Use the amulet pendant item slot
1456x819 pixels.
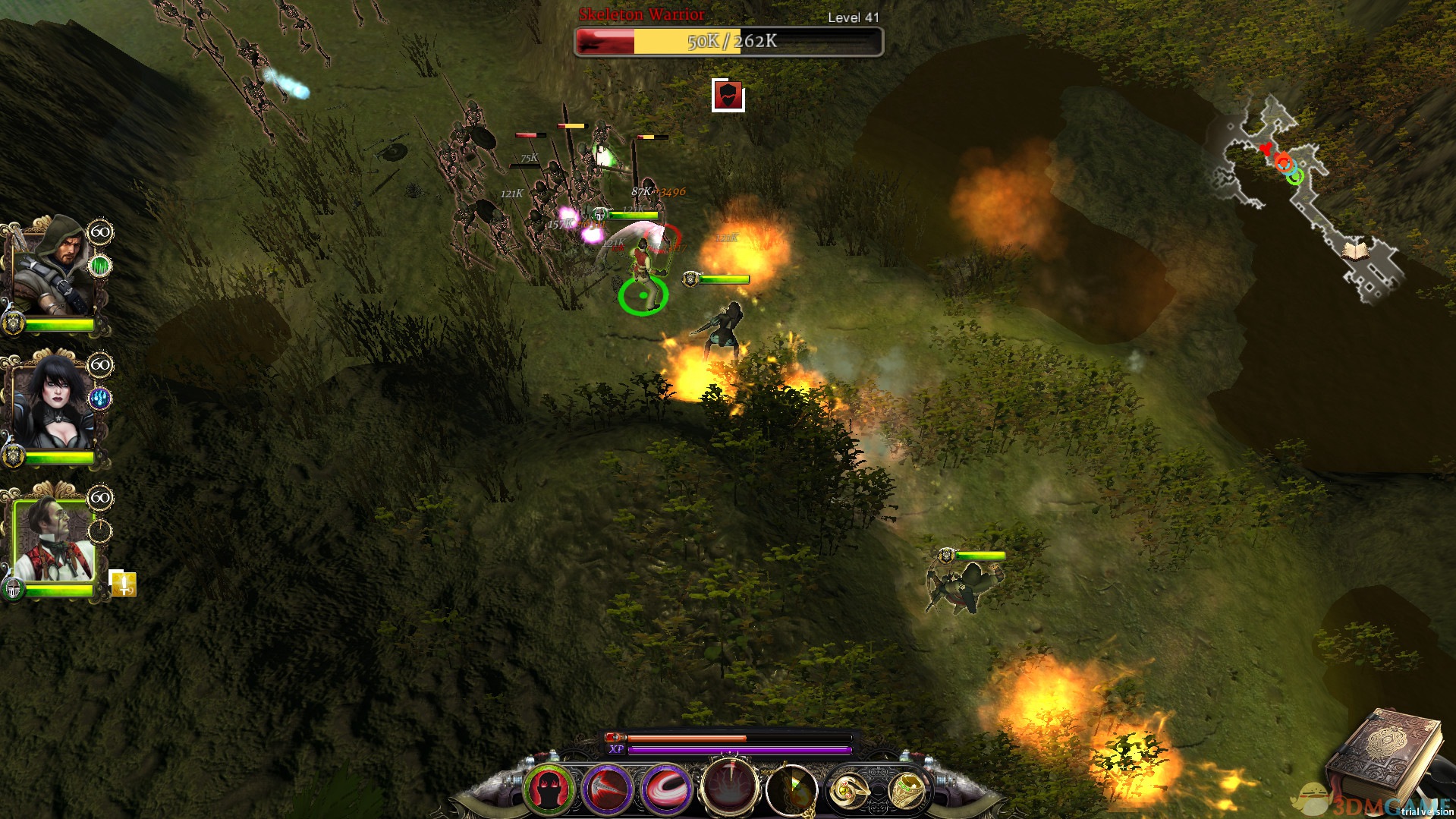tap(791, 791)
